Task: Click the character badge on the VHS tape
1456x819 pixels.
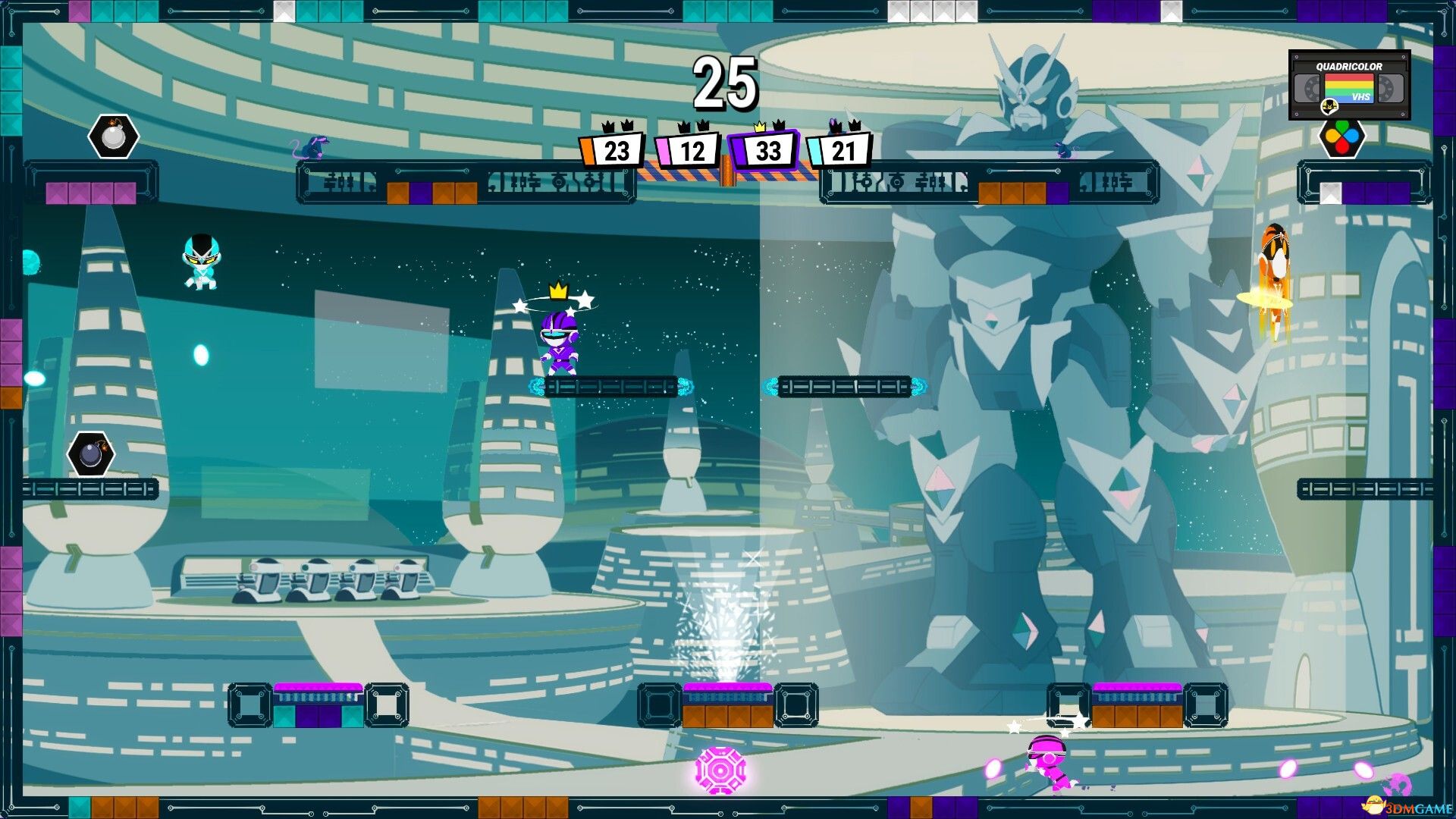Action: coord(1329,107)
